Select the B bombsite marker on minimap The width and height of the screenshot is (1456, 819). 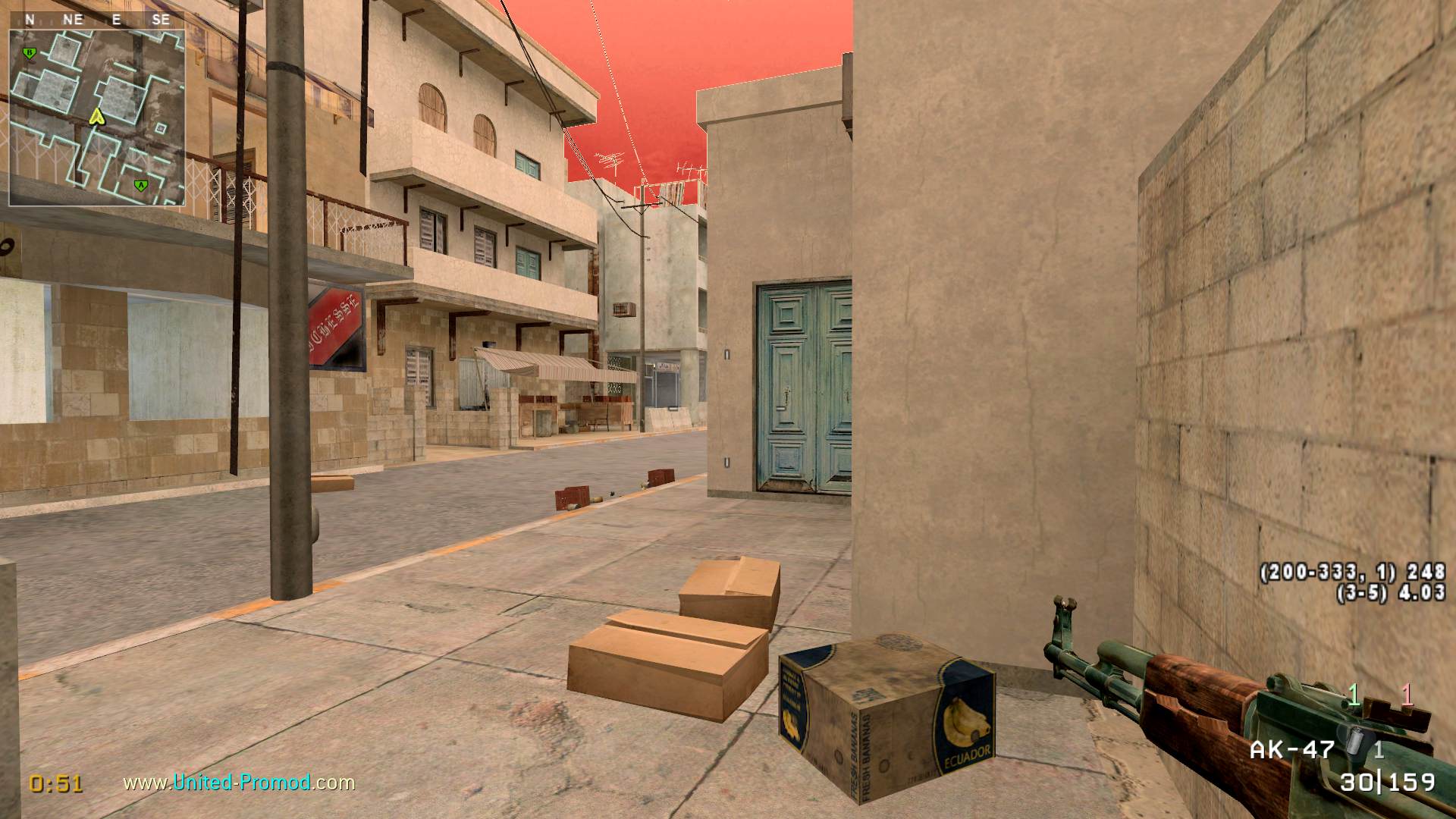point(30,53)
